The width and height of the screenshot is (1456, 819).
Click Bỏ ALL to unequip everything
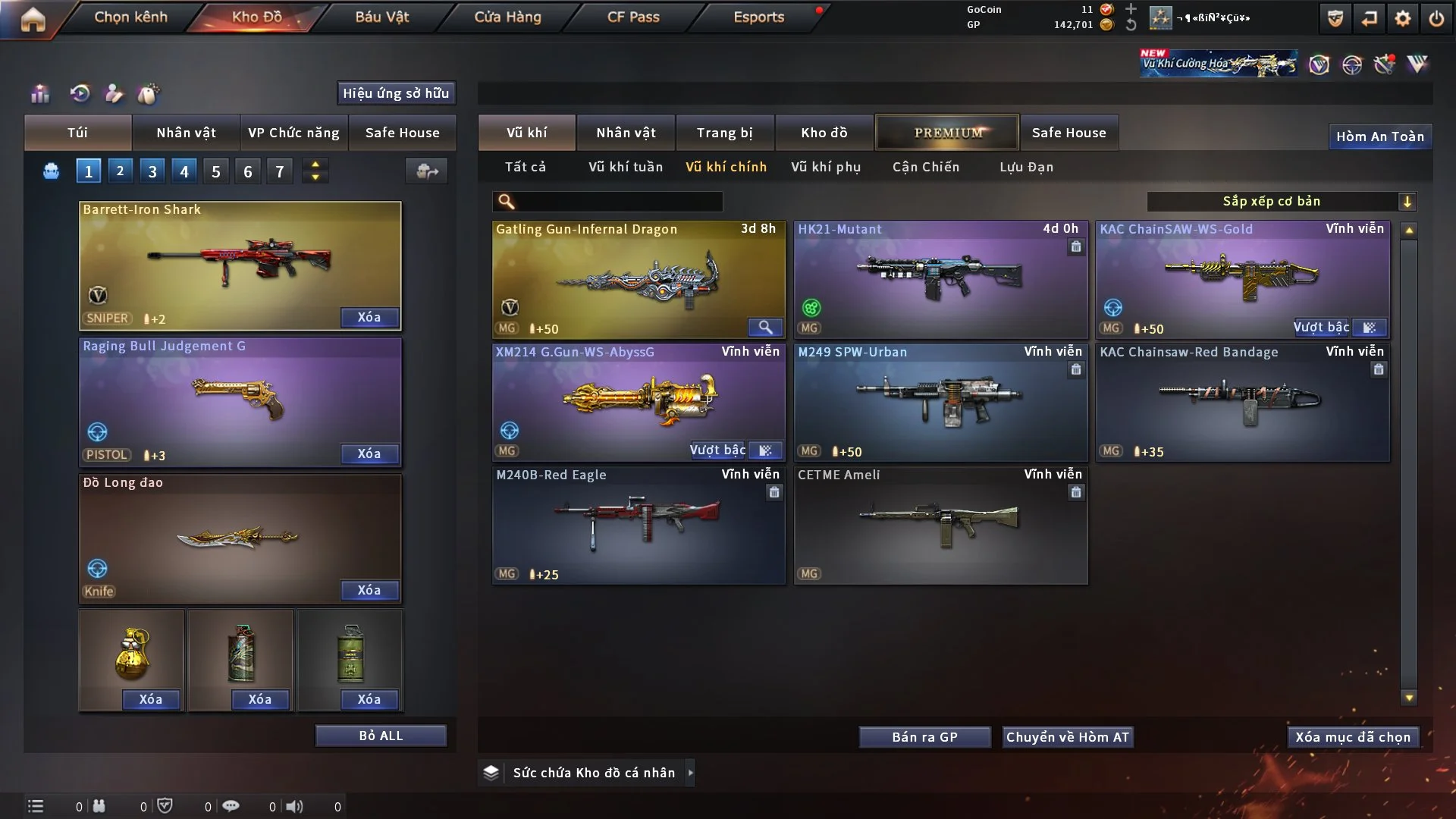381,736
